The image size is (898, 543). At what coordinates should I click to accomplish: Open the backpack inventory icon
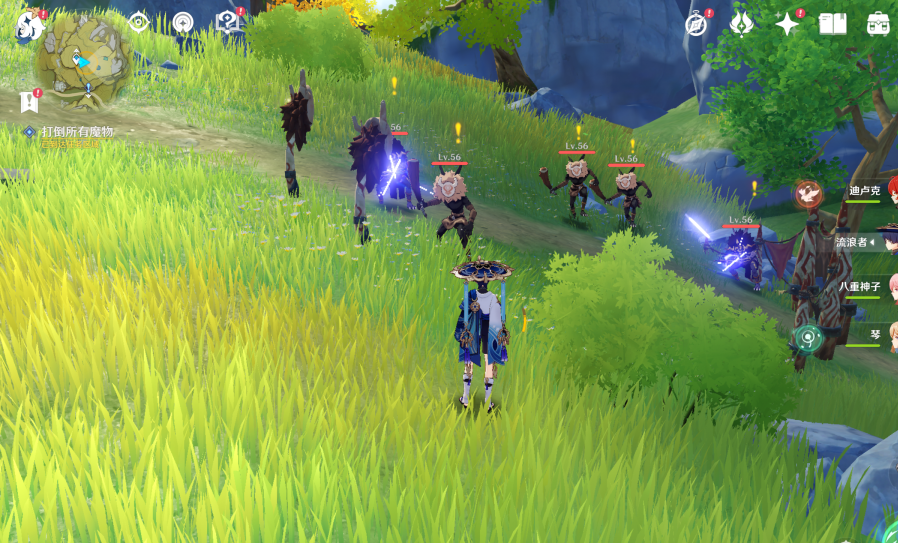pyautogui.click(x=878, y=23)
